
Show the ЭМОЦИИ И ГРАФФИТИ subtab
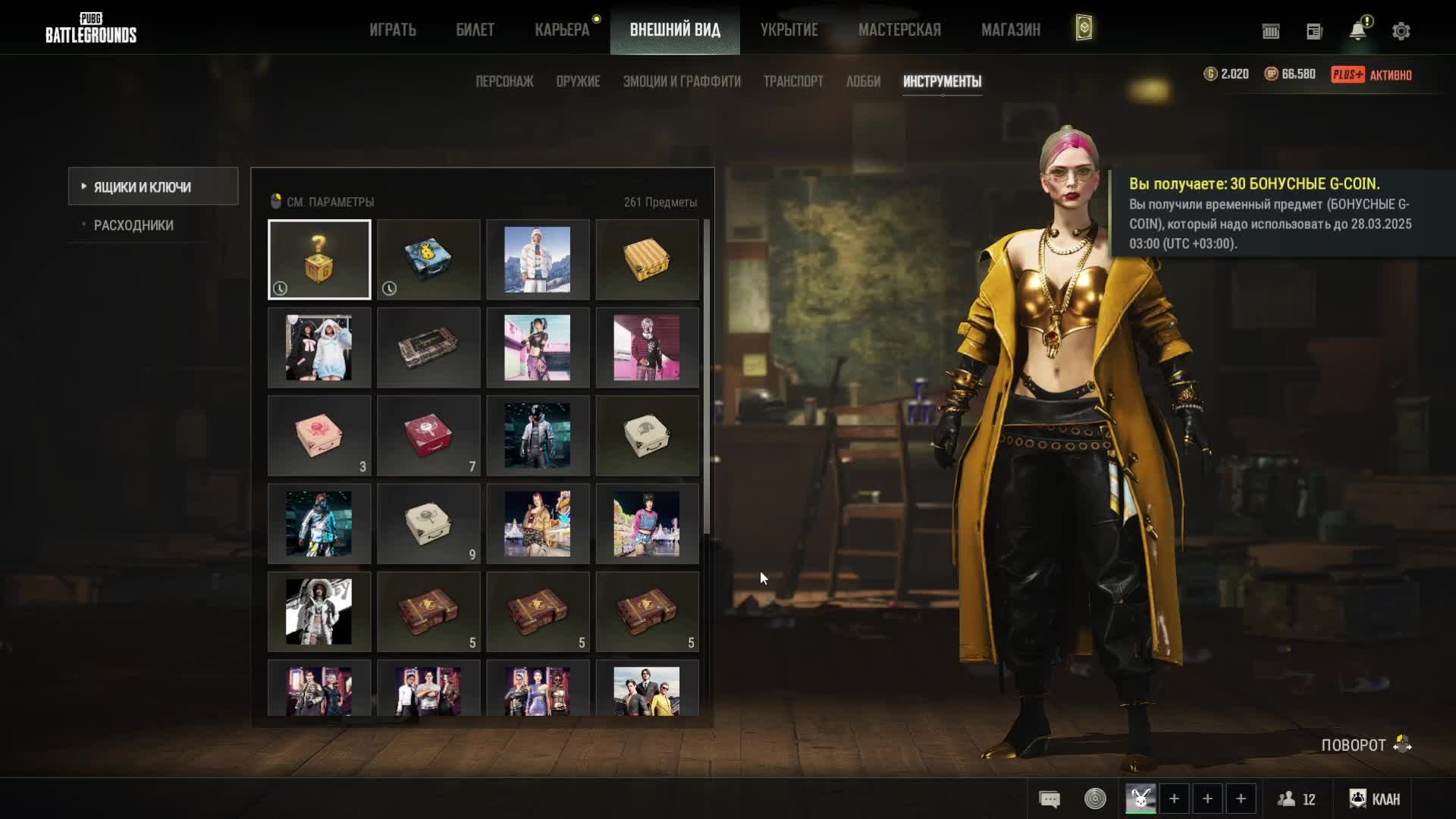click(x=682, y=81)
